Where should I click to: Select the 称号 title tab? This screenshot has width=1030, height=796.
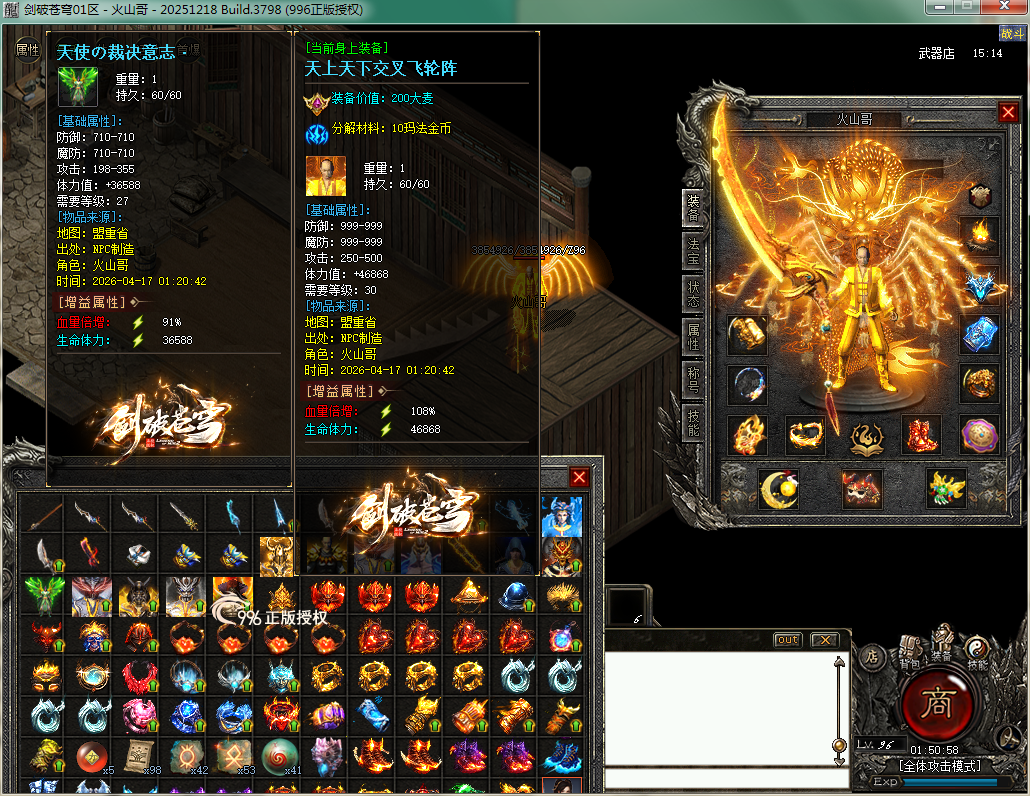point(693,381)
